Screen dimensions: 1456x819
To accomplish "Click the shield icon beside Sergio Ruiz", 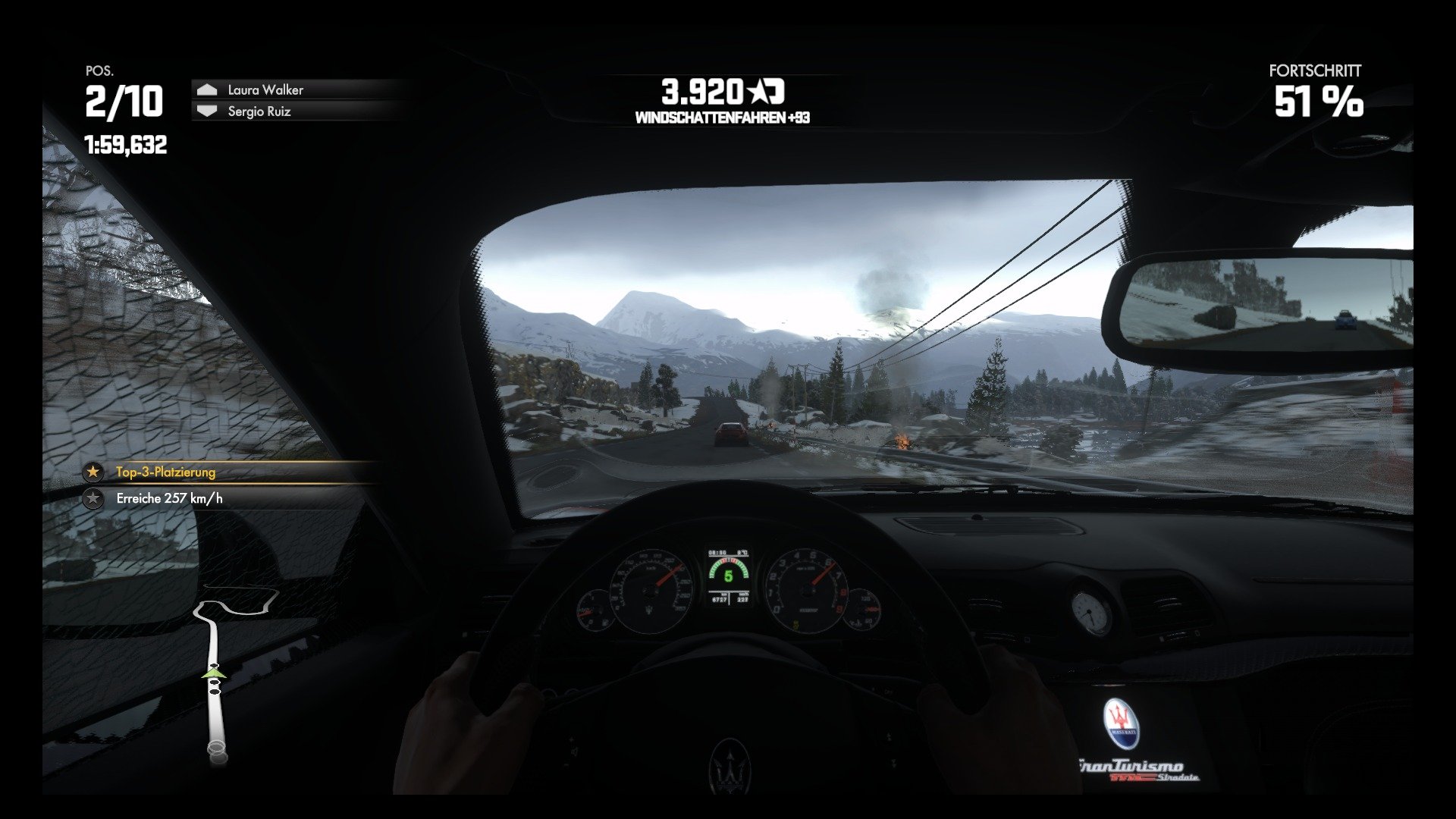I will click(x=206, y=110).
